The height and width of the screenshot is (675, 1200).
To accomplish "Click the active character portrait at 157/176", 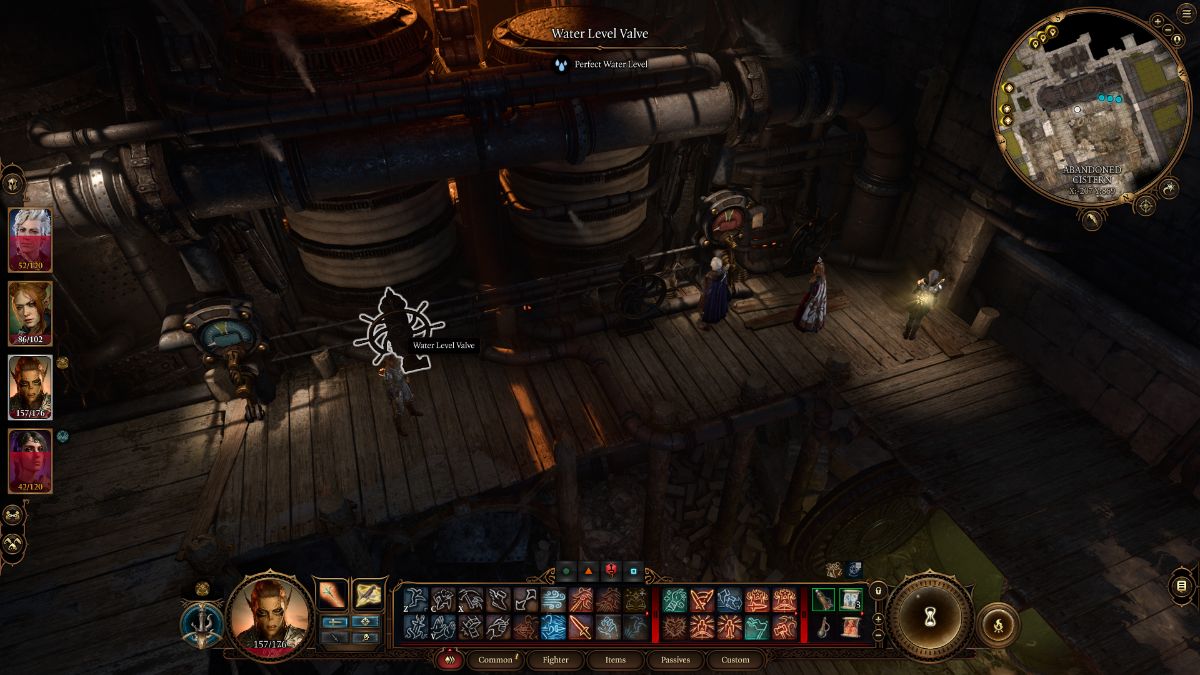I will [x=270, y=614].
